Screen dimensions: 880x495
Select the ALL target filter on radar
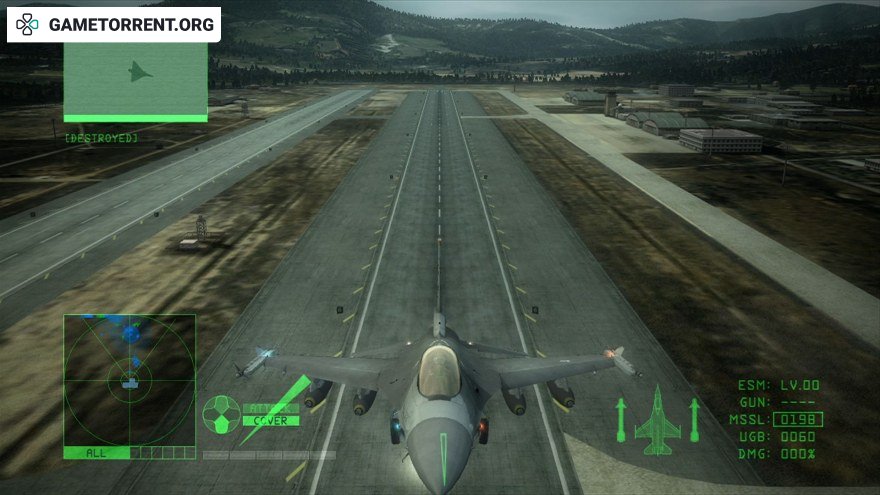point(97,453)
